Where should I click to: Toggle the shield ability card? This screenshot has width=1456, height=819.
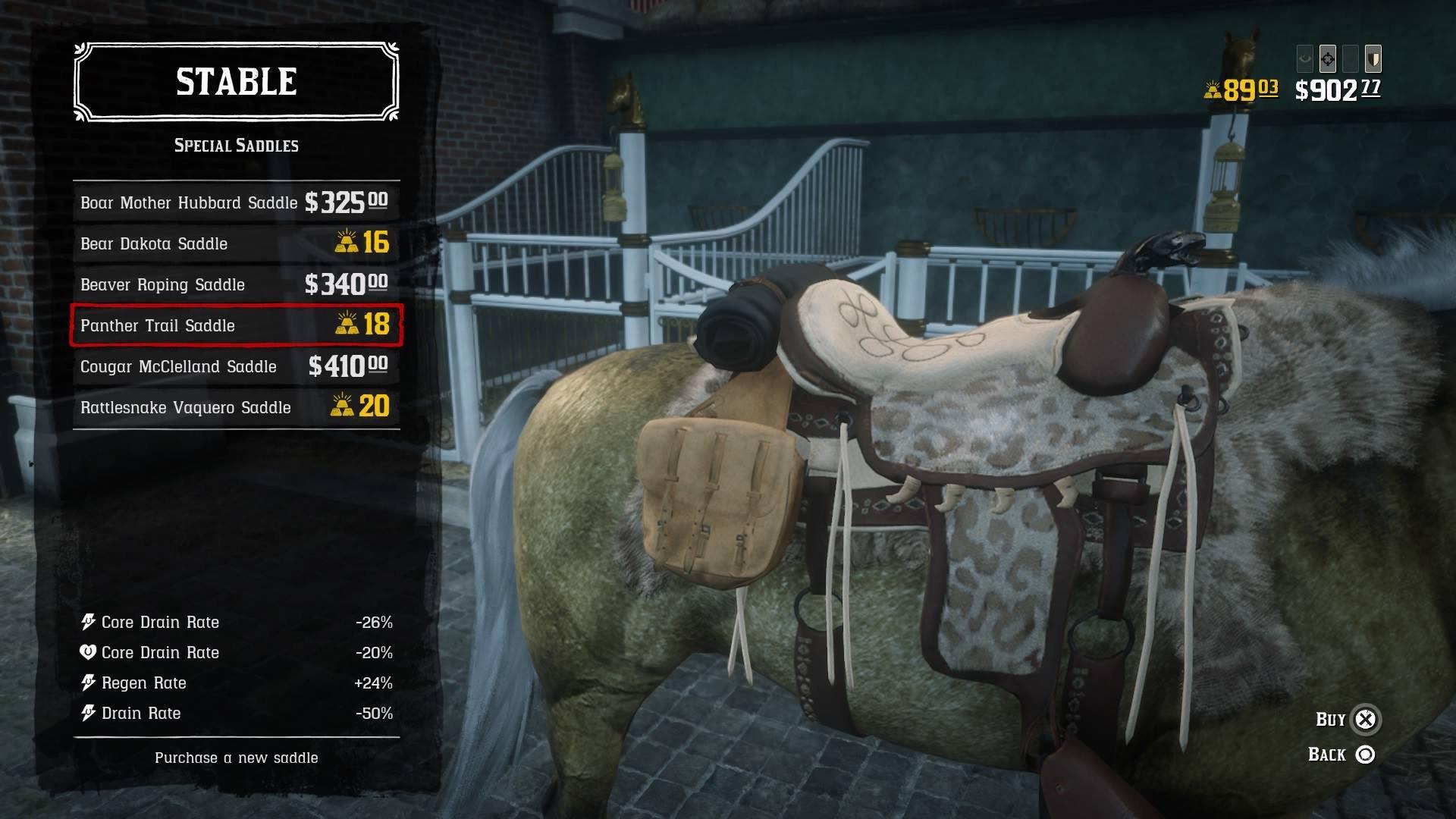pyautogui.click(x=1373, y=59)
